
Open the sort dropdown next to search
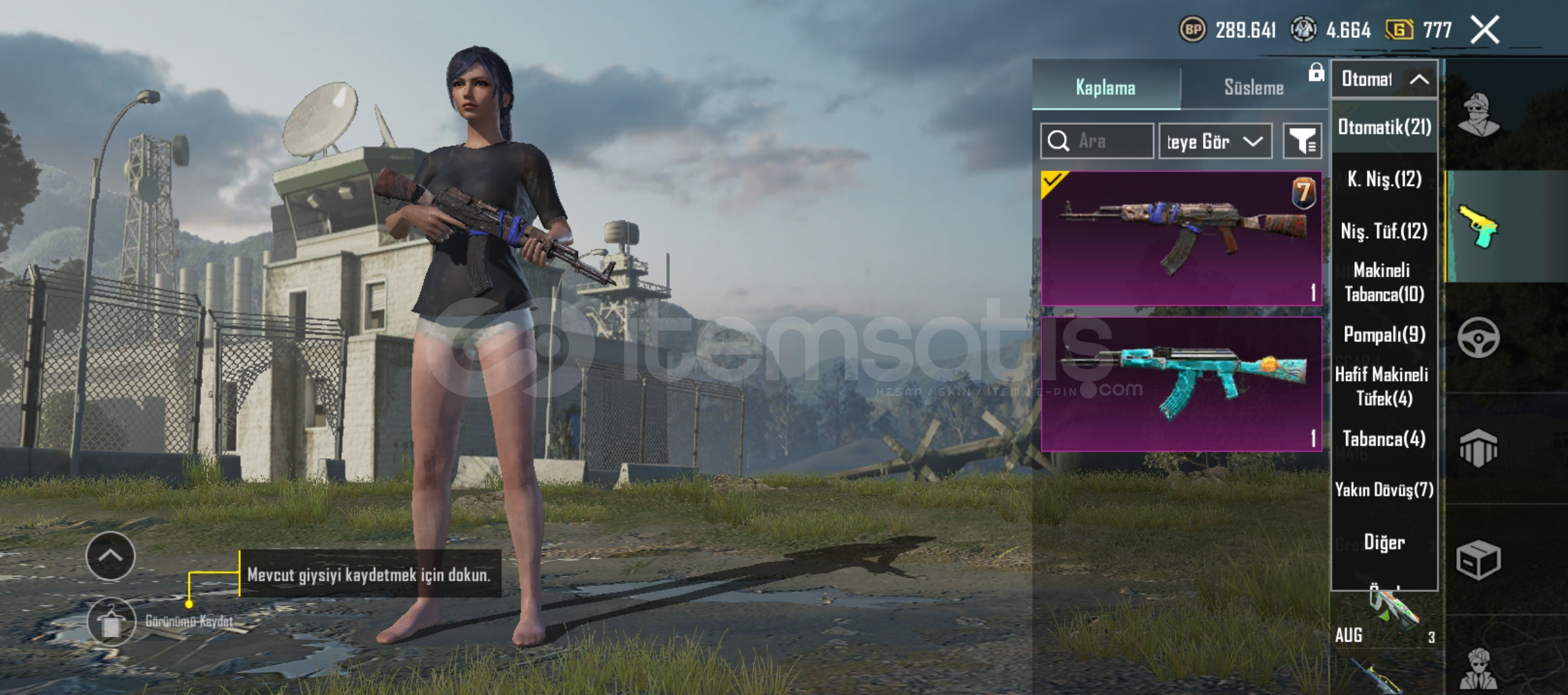1215,141
